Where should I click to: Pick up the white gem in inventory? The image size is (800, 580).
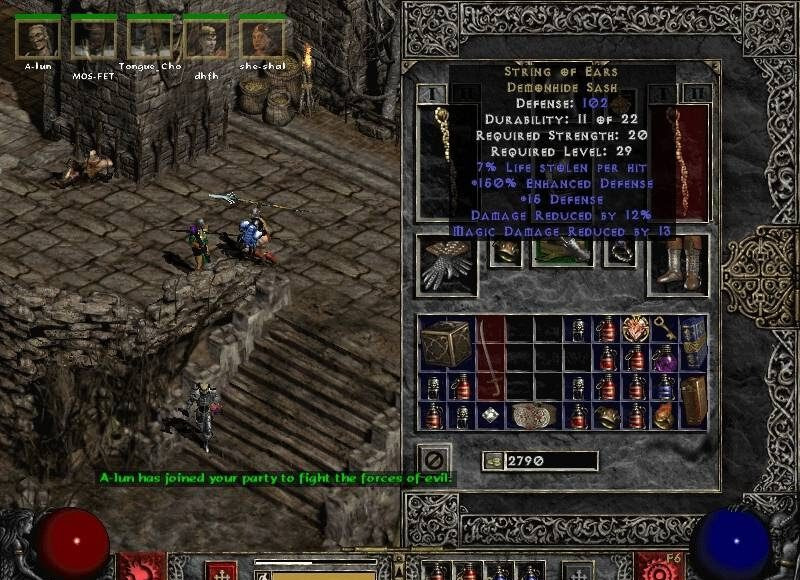pyautogui.click(x=491, y=415)
